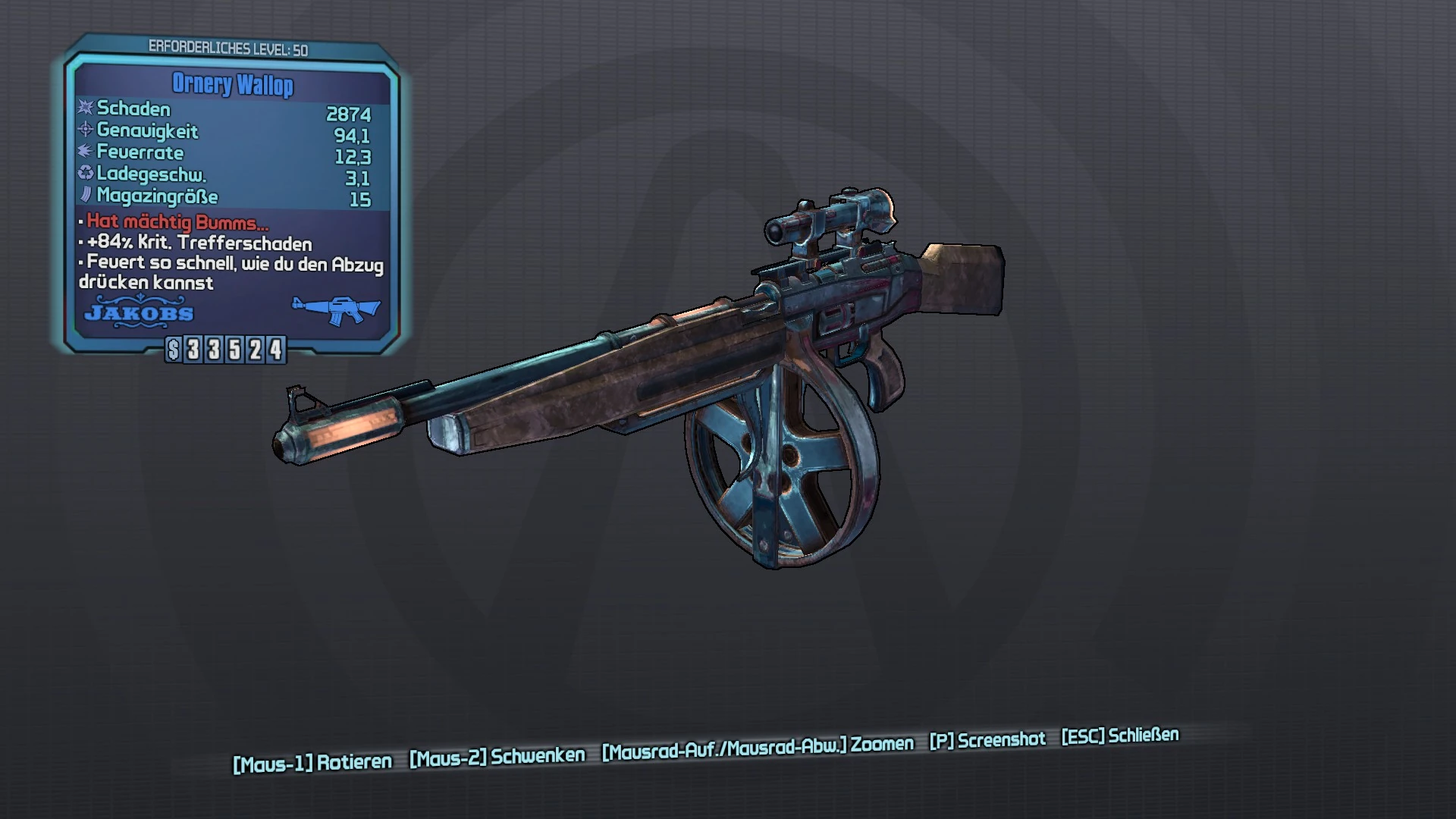Toggle zoom with Mausrad-Auf./Mausrad-Abw. Zoomen
This screenshot has height=819, width=1456.
[757, 746]
